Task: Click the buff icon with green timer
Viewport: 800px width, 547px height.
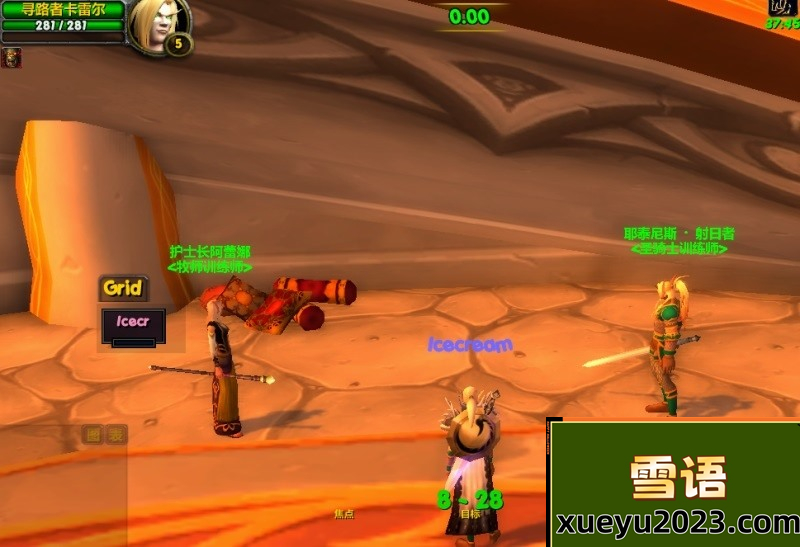Action: click(x=781, y=6)
